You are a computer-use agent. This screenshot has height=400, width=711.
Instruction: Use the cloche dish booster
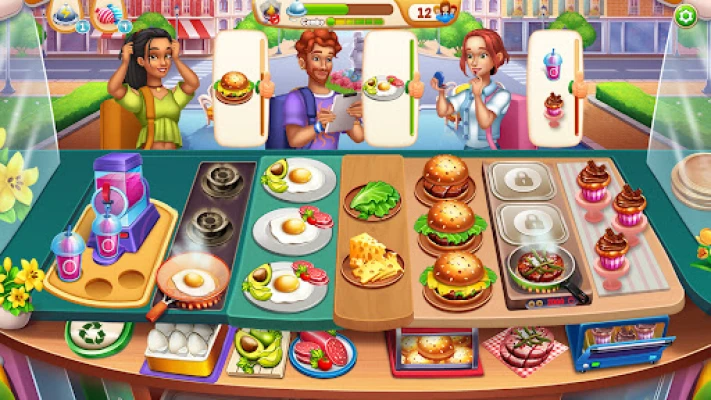(x=63, y=13)
